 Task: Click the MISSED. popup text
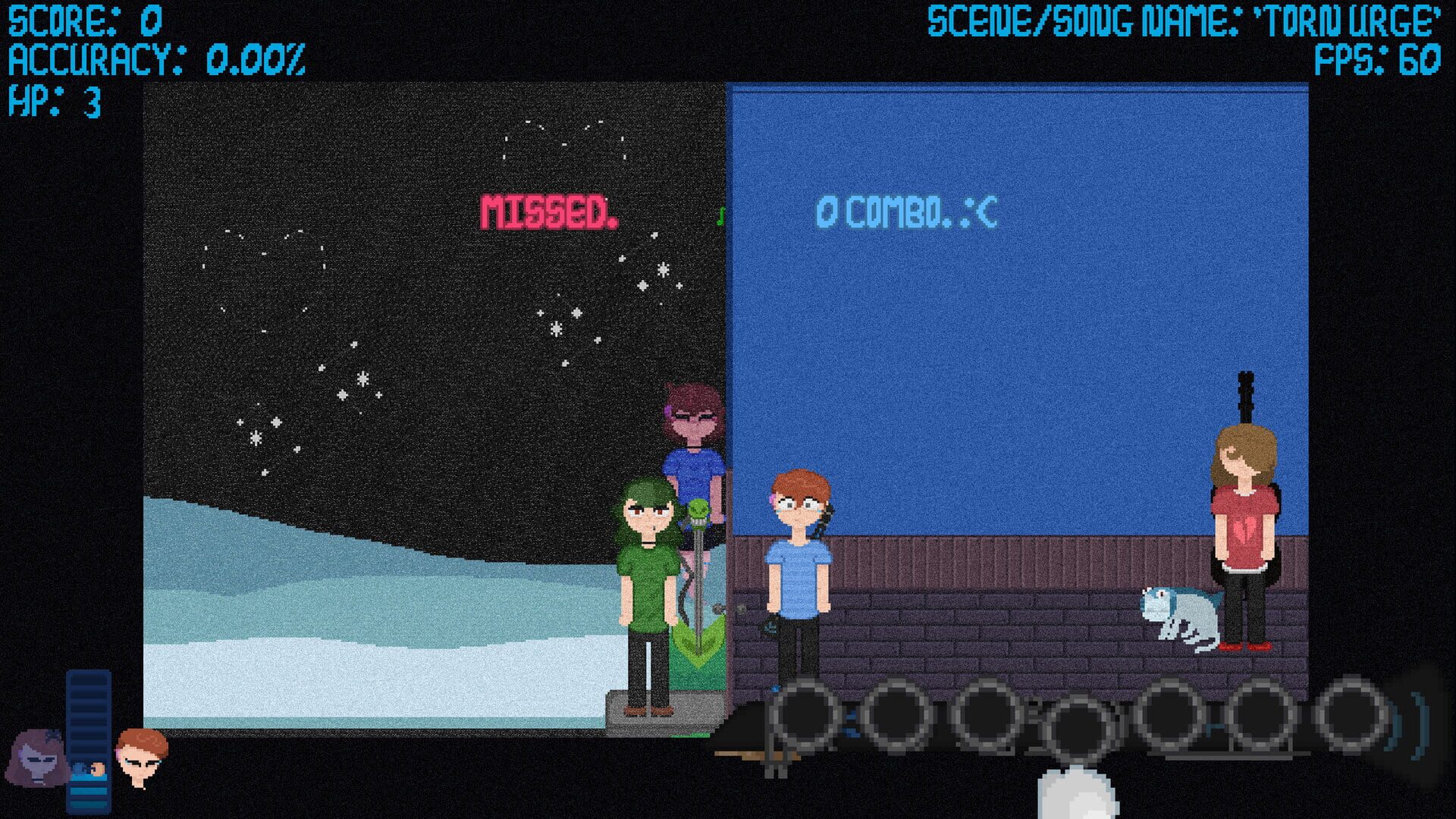click(x=548, y=210)
